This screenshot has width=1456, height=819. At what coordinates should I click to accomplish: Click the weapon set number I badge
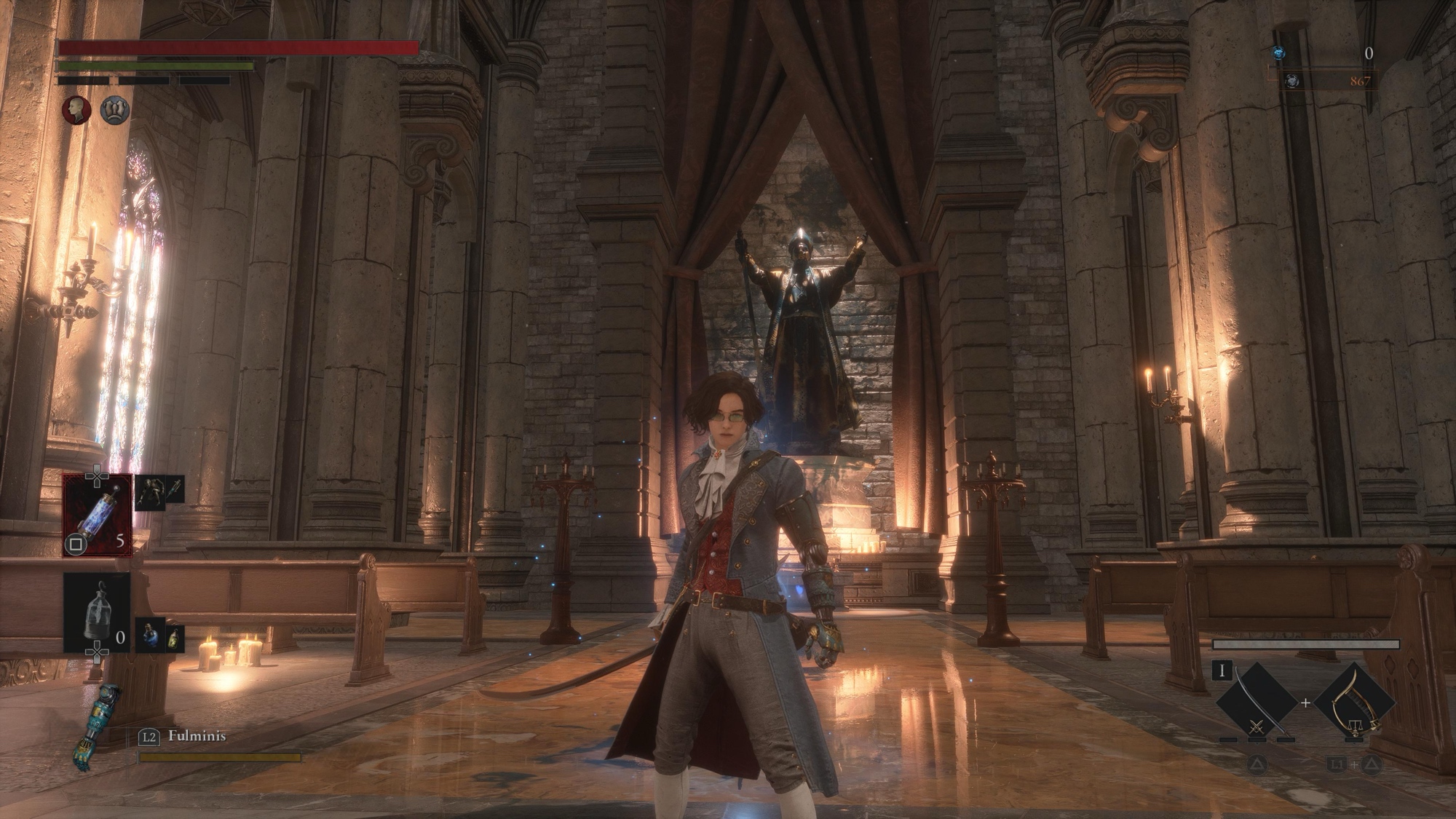click(x=1222, y=670)
